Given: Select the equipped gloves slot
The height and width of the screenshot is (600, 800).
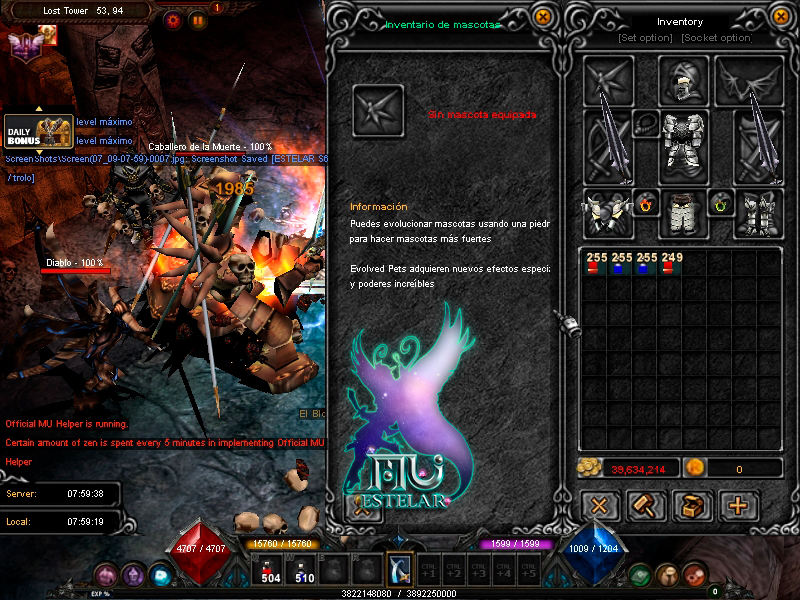Looking at the screenshot, I should [x=609, y=214].
